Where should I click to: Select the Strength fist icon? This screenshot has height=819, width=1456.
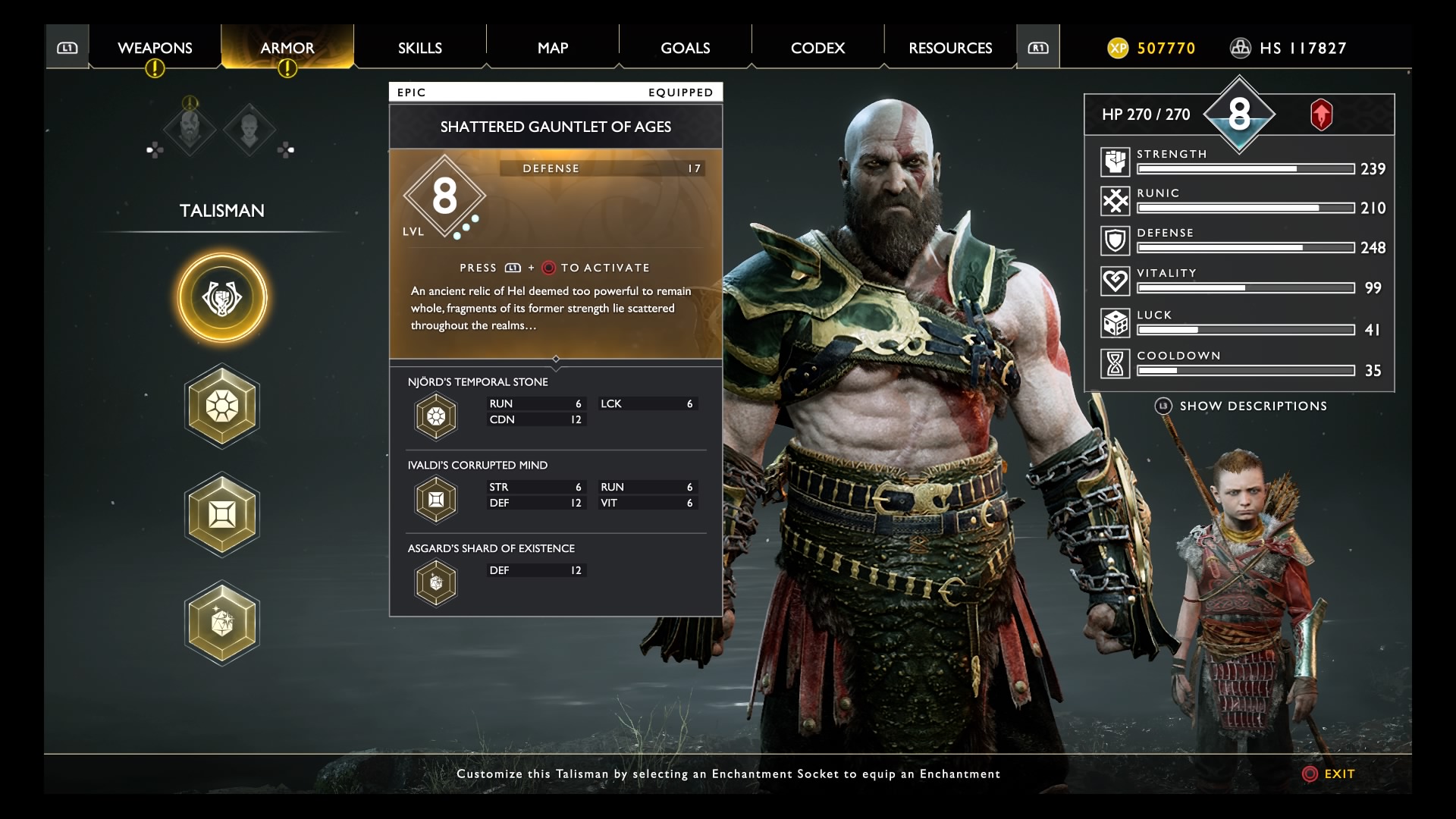[x=1115, y=162]
